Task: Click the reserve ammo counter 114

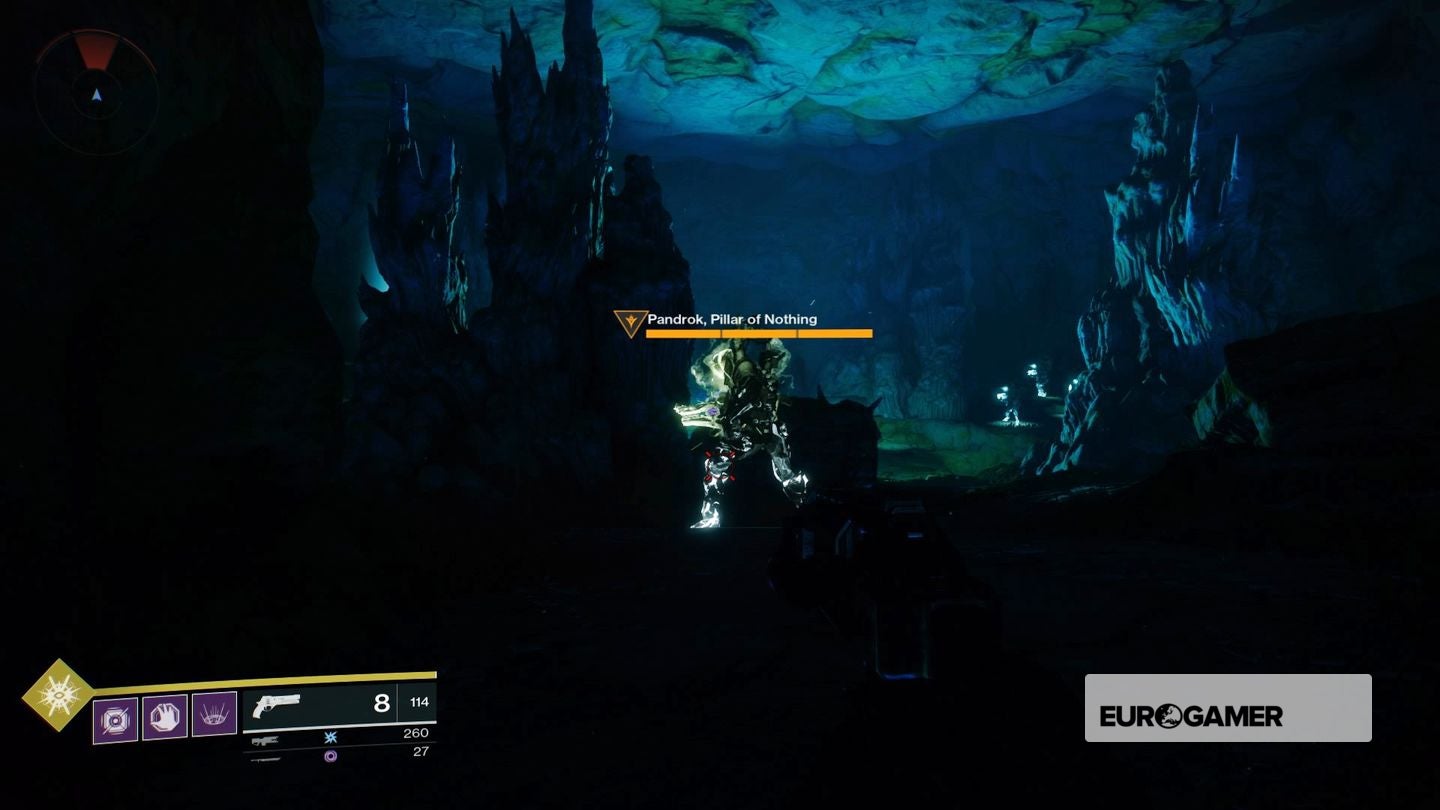Action: [418, 704]
